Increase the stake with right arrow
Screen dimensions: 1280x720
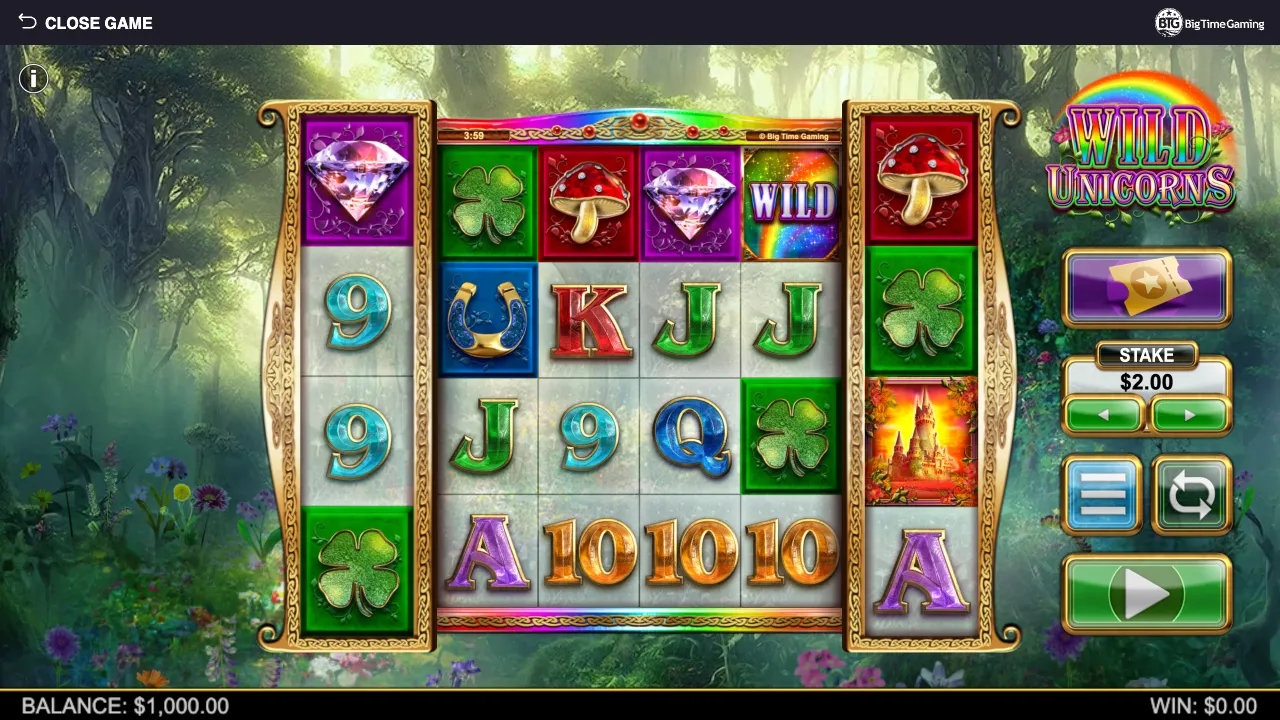[x=1190, y=415]
